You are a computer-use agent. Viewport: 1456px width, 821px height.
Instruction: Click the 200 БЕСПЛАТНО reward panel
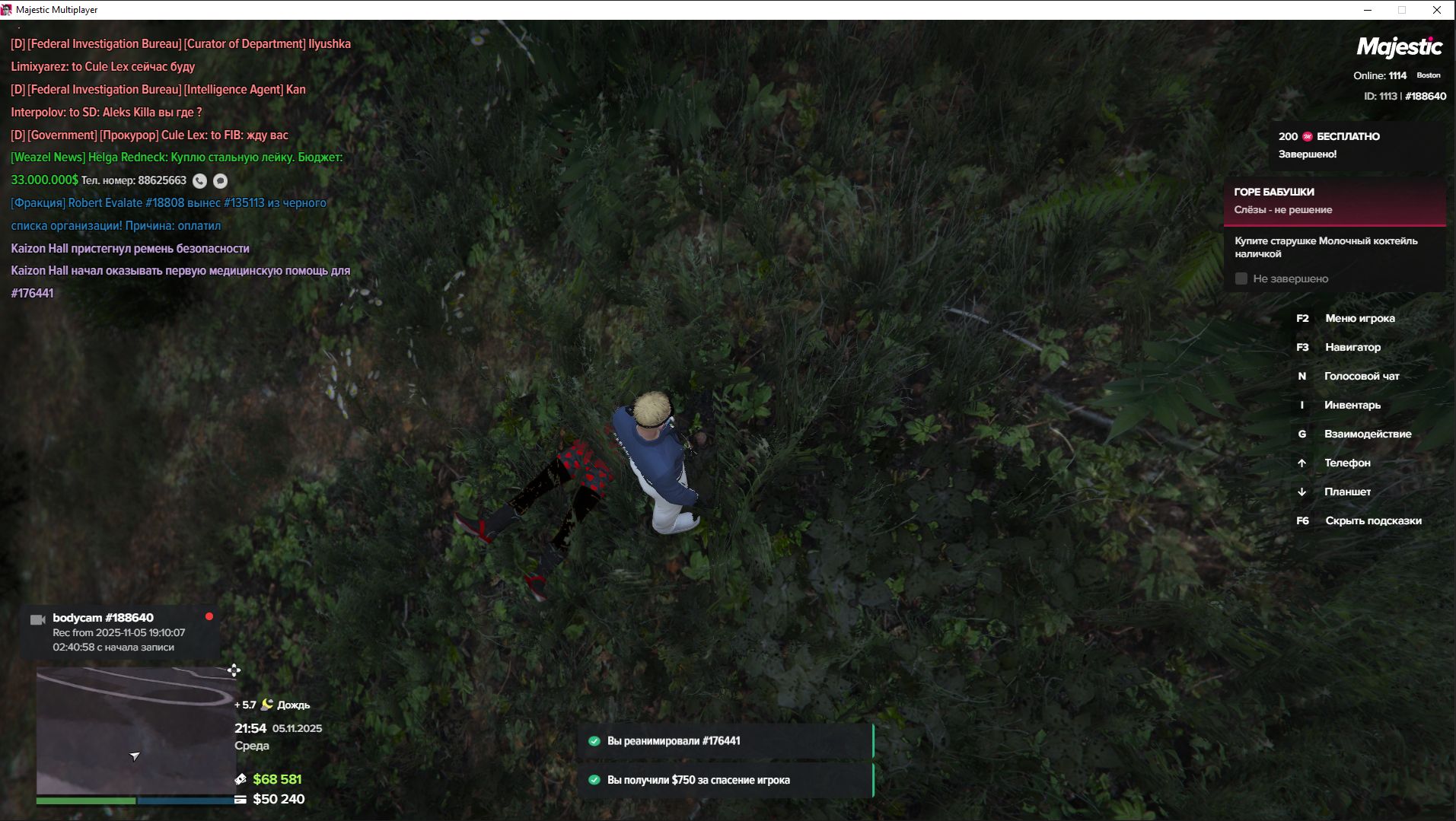click(x=1357, y=145)
